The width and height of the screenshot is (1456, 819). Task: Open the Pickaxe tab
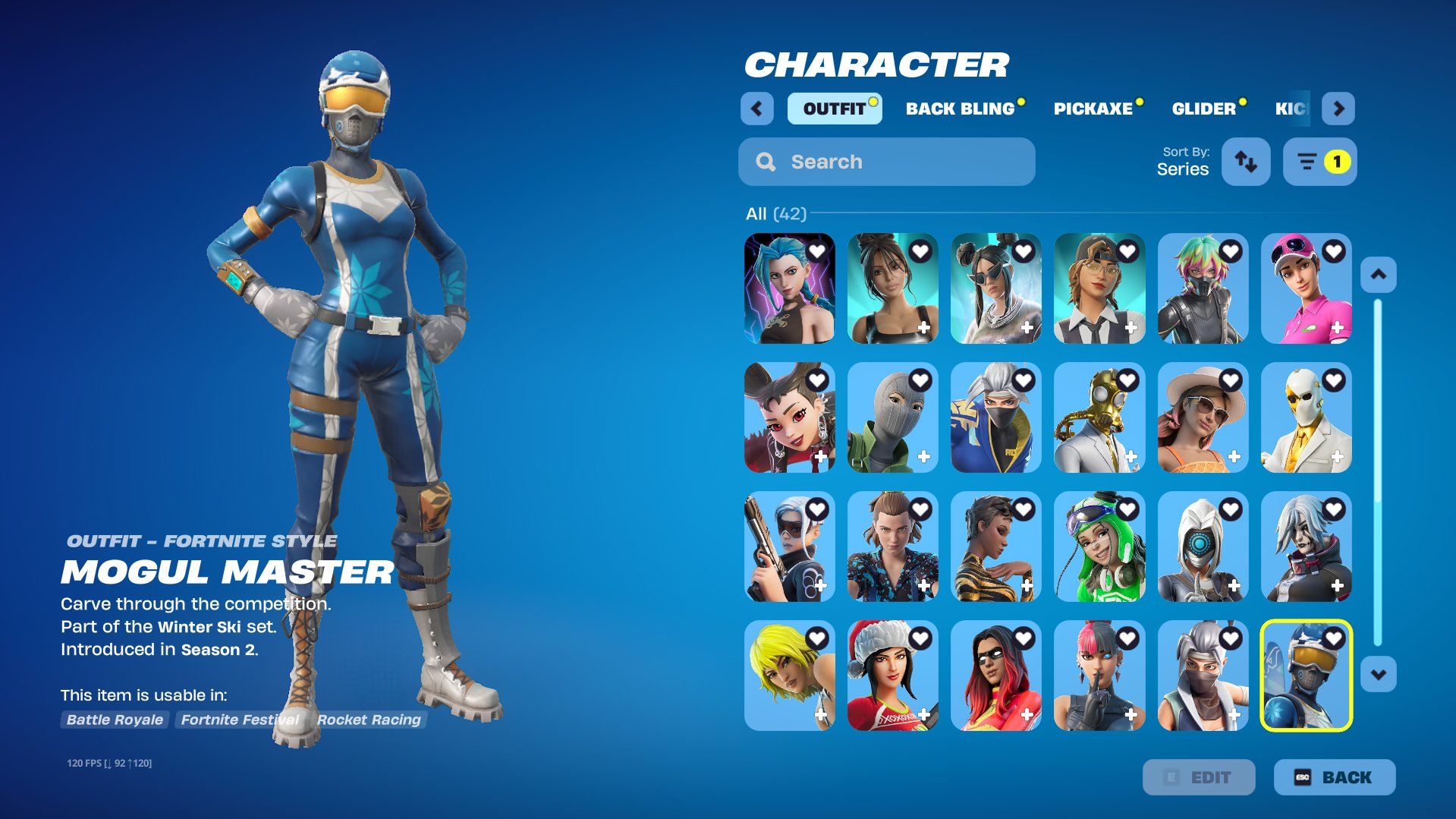pyautogui.click(x=1093, y=109)
